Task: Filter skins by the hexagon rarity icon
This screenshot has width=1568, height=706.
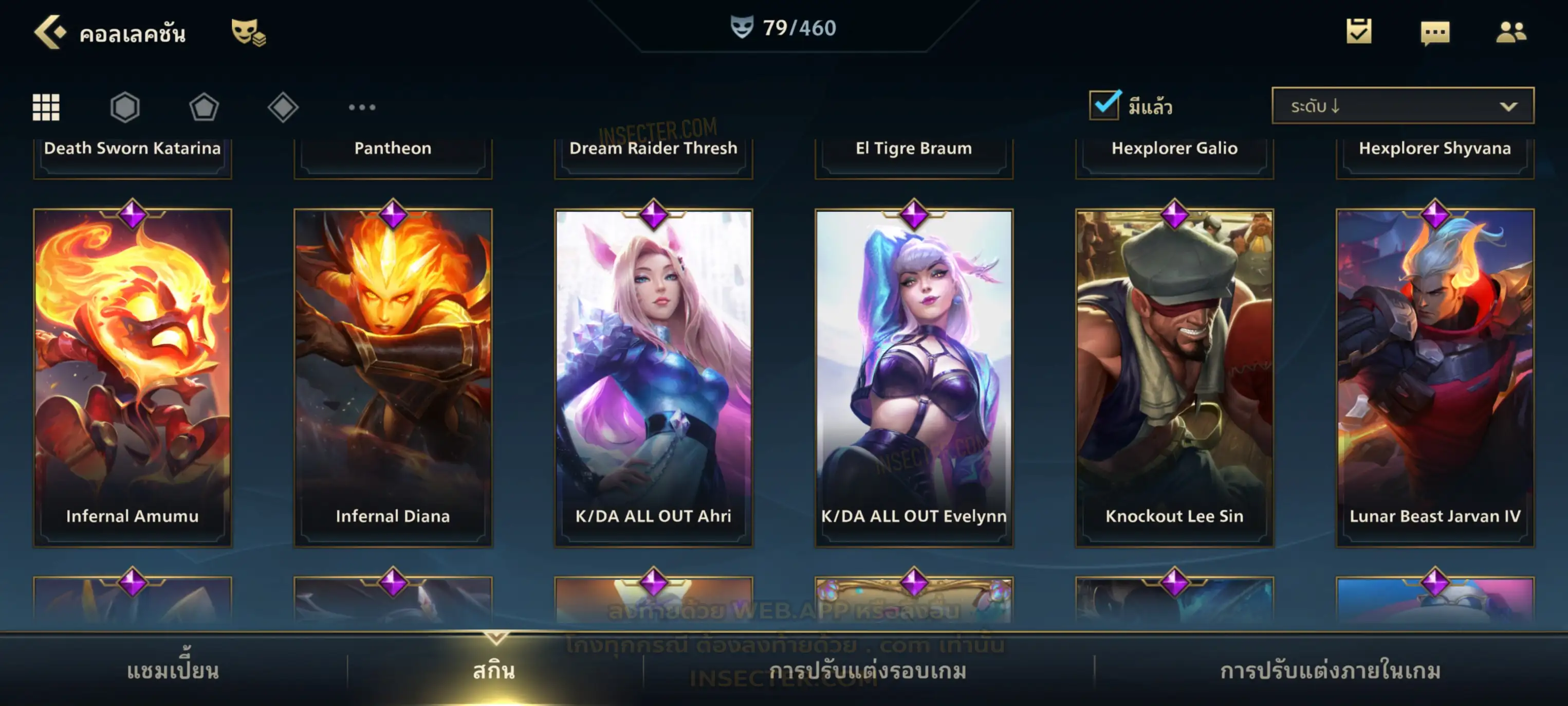Action: [125, 107]
